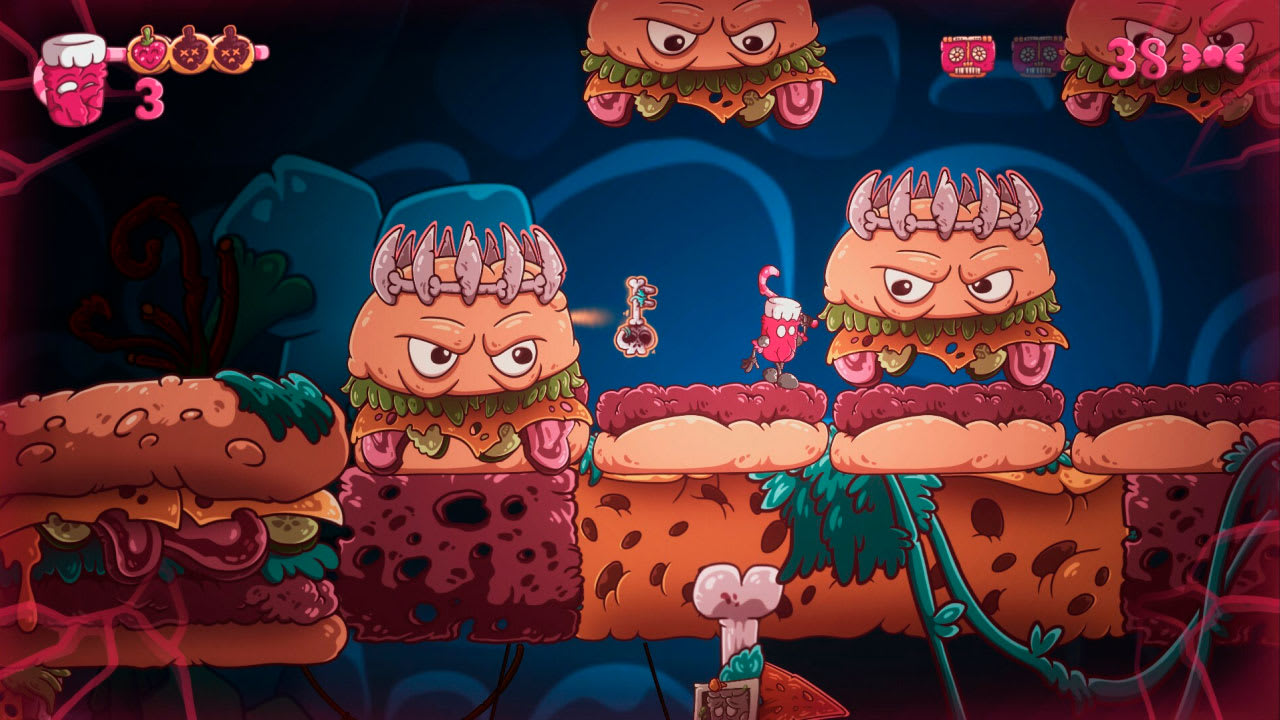Click the floating skeleton key pickup
Image resolution: width=1280 pixels, height=720 pixels.
coord(640,315)
